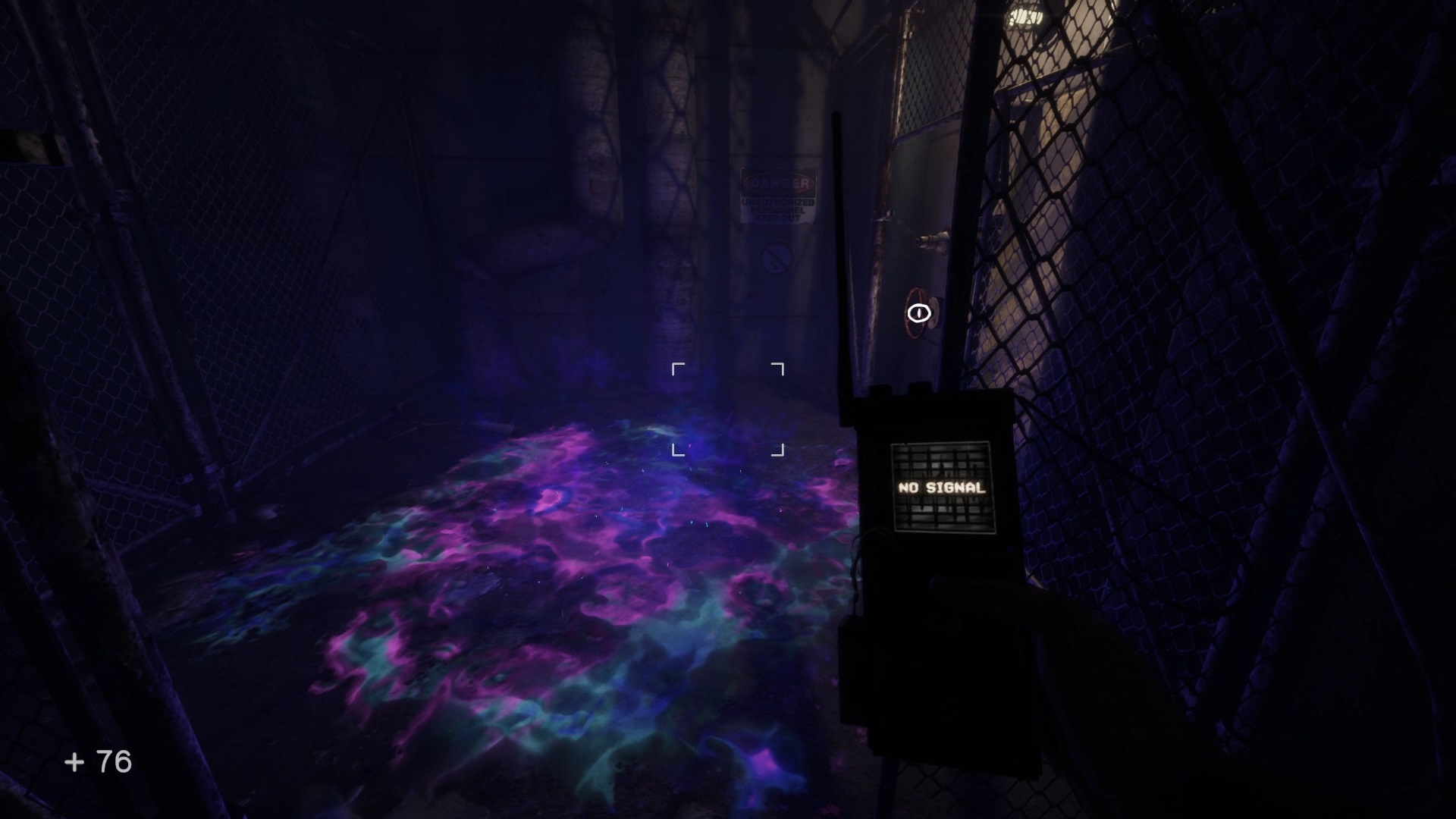Click the eye interaction icon on the valve

point(918,312)
